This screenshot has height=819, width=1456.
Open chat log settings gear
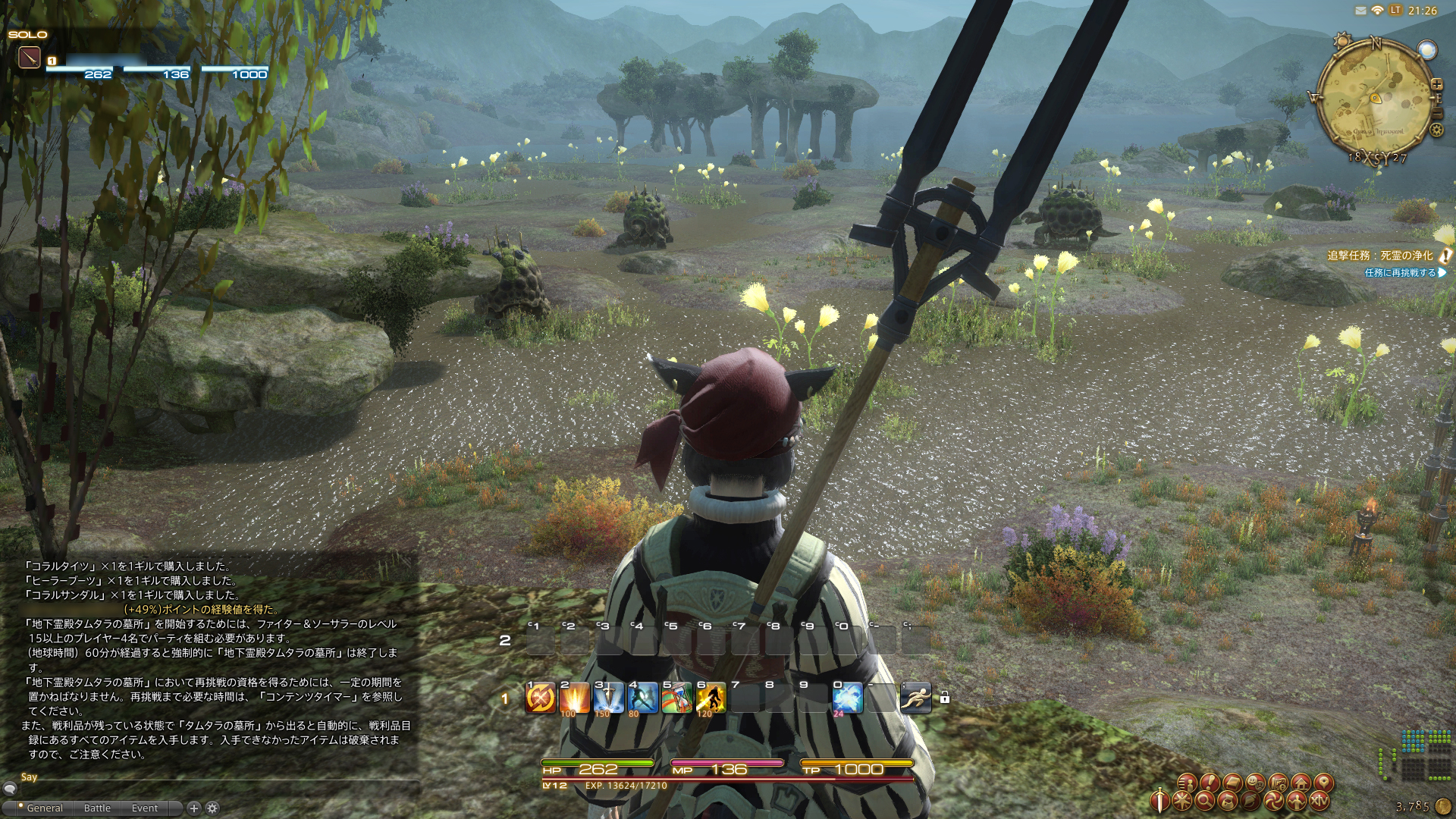tap(212, 808)
